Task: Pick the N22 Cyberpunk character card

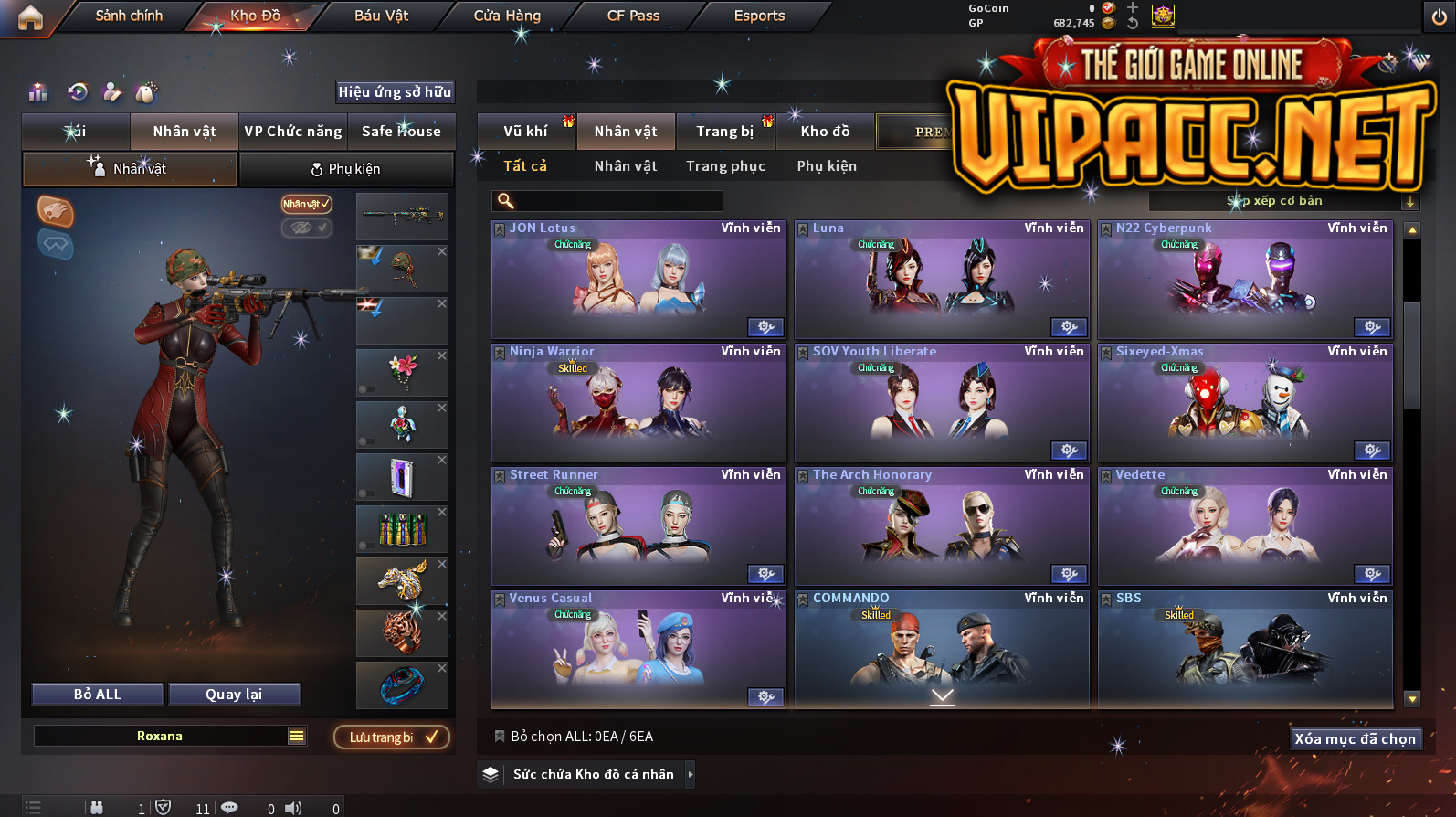Action: (1245, 280)
